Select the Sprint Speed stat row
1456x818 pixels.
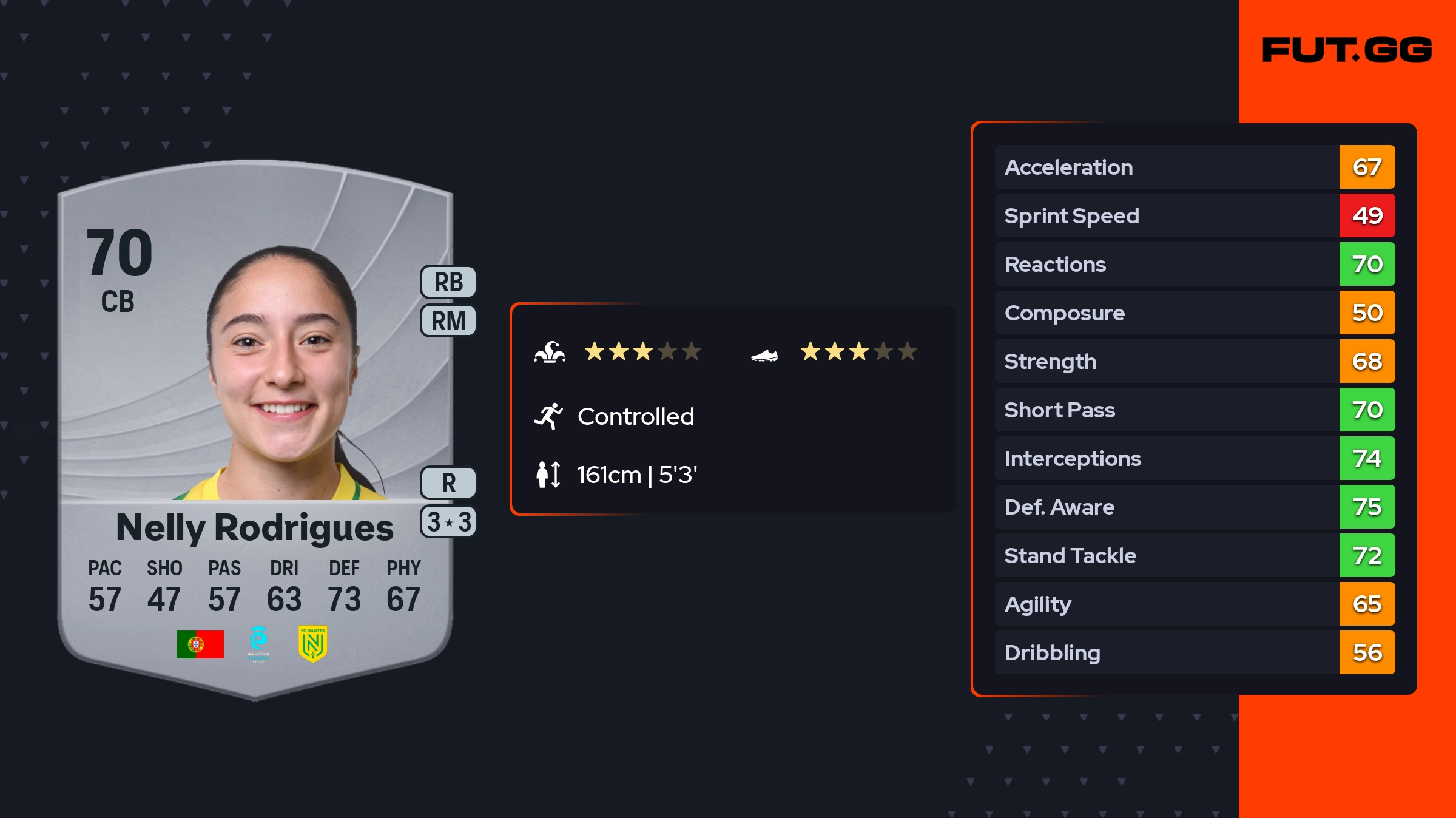pyautogui.click(x=1194, y=215)
